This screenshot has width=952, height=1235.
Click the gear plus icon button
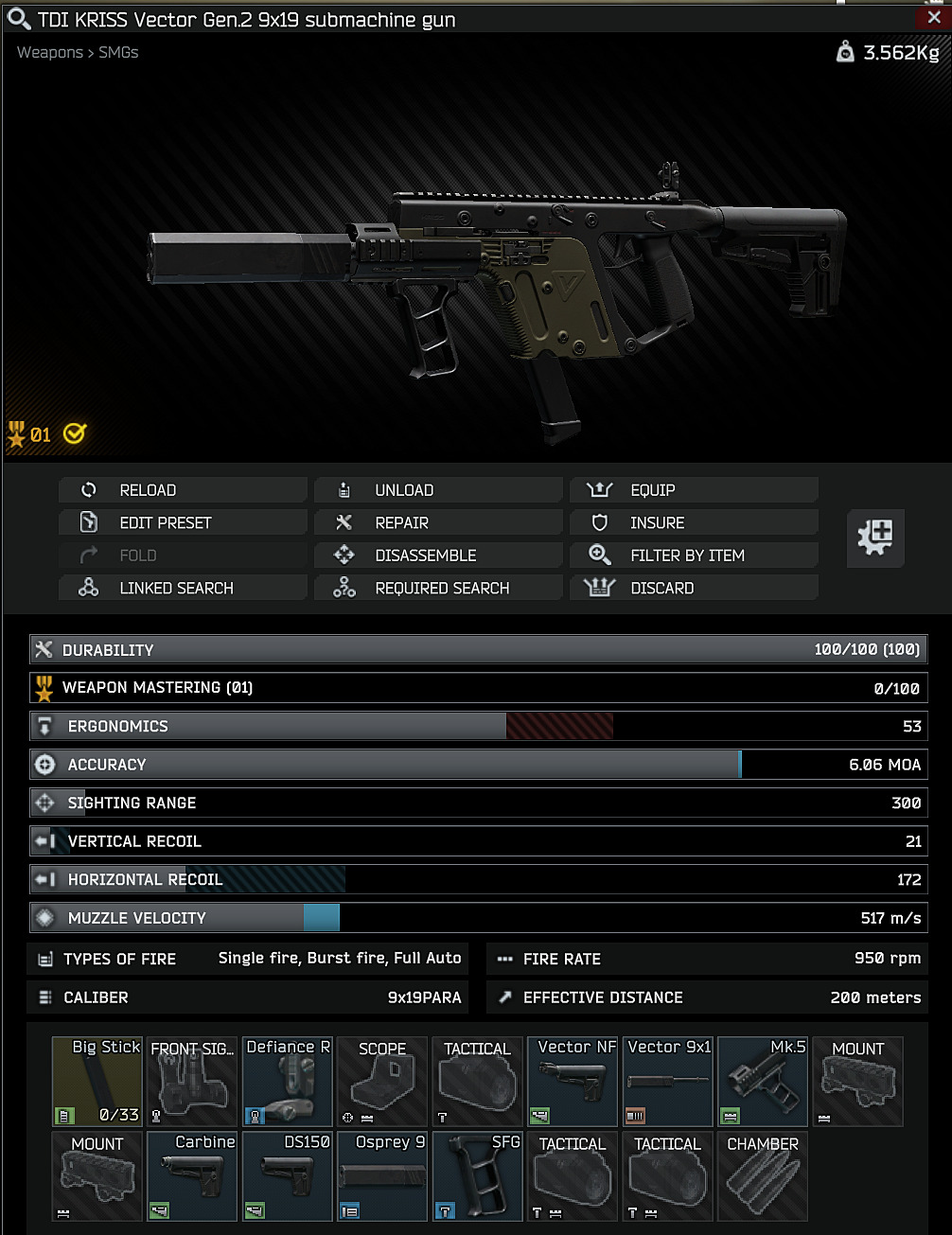point(875,538)
